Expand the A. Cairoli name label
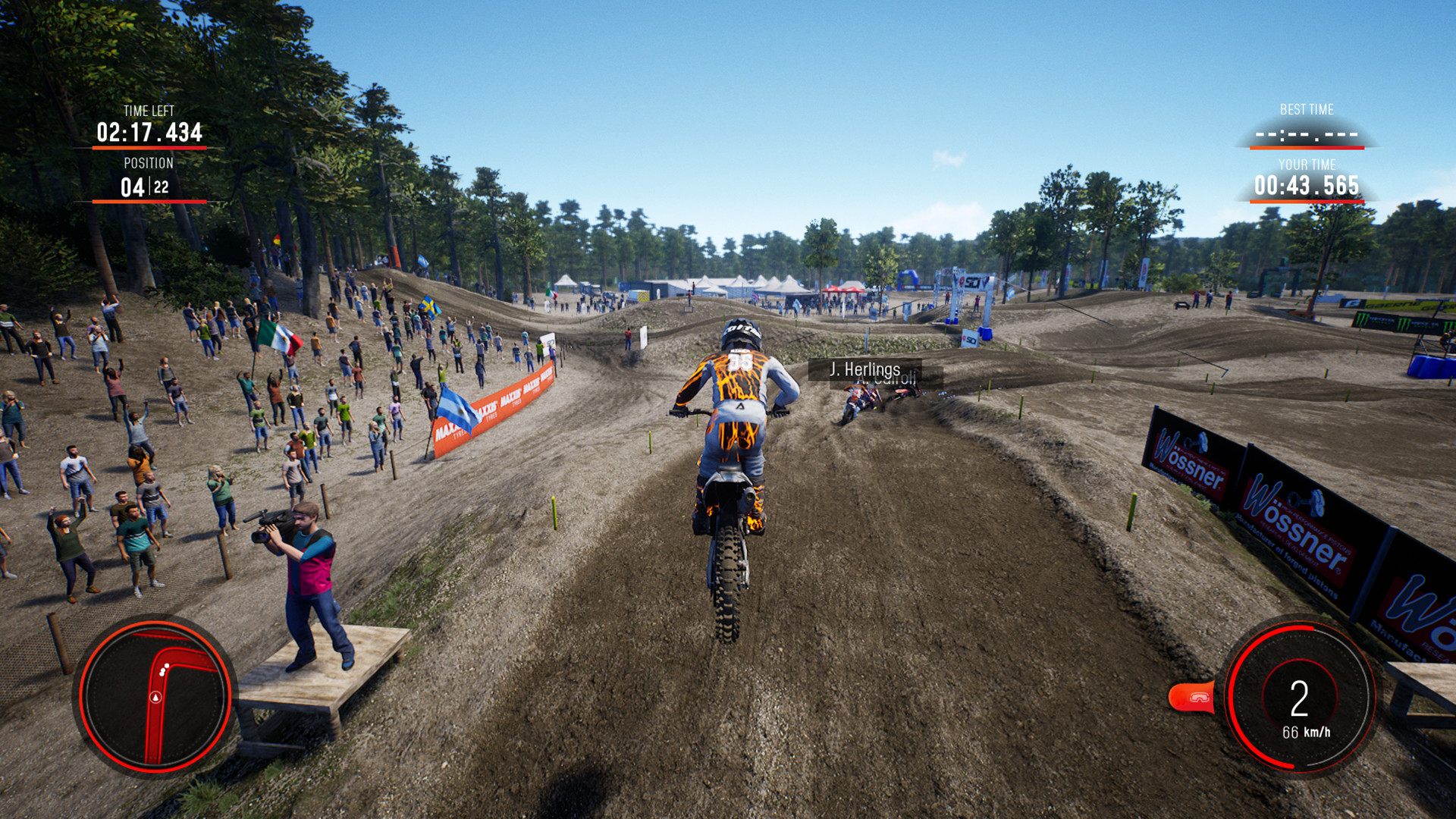 tap(884, 379)
